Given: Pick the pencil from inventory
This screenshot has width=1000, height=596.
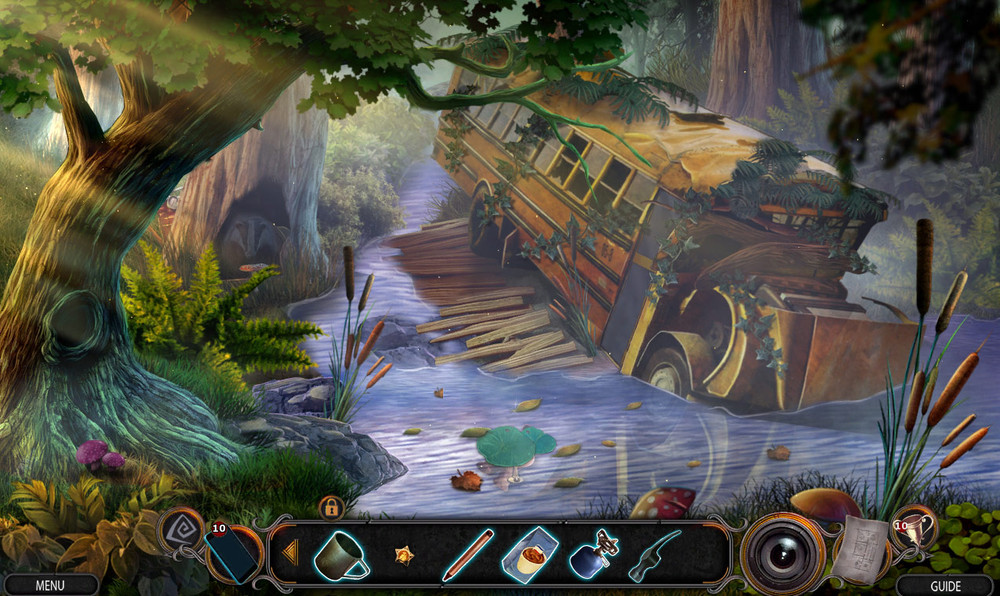Looking at the screenshot, I should [467, 555].
